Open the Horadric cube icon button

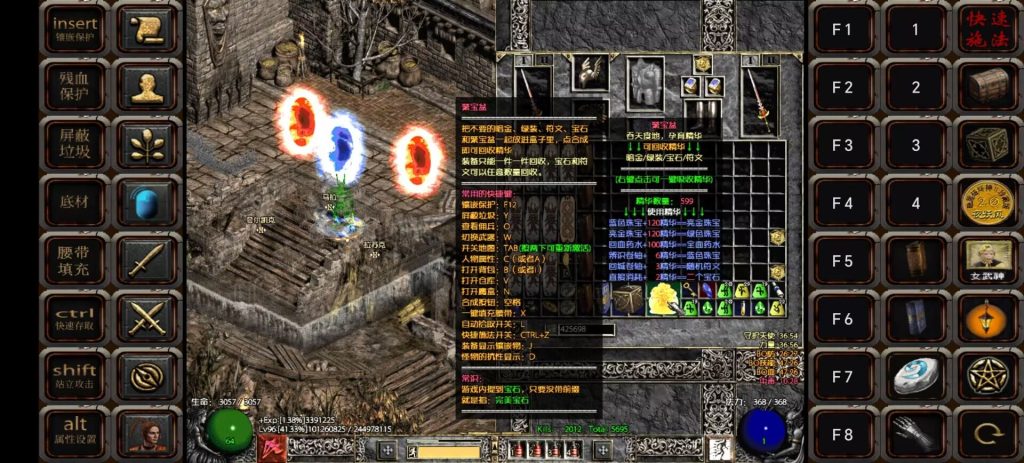click(987, 145)
